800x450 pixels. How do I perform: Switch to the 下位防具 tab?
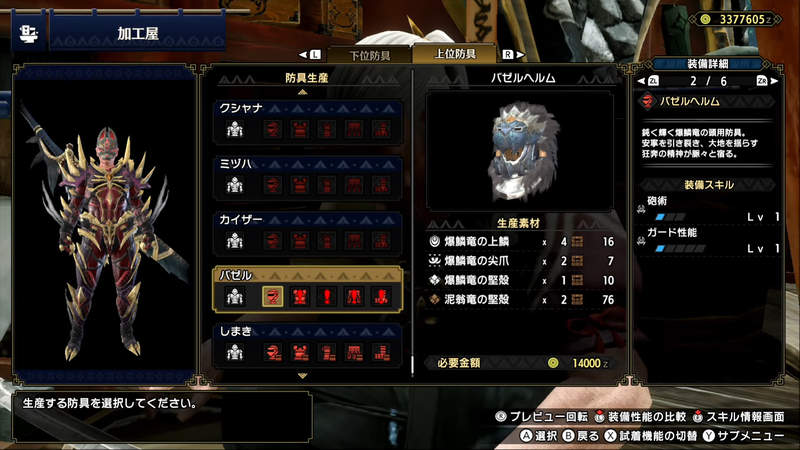(x=356, y=54)
